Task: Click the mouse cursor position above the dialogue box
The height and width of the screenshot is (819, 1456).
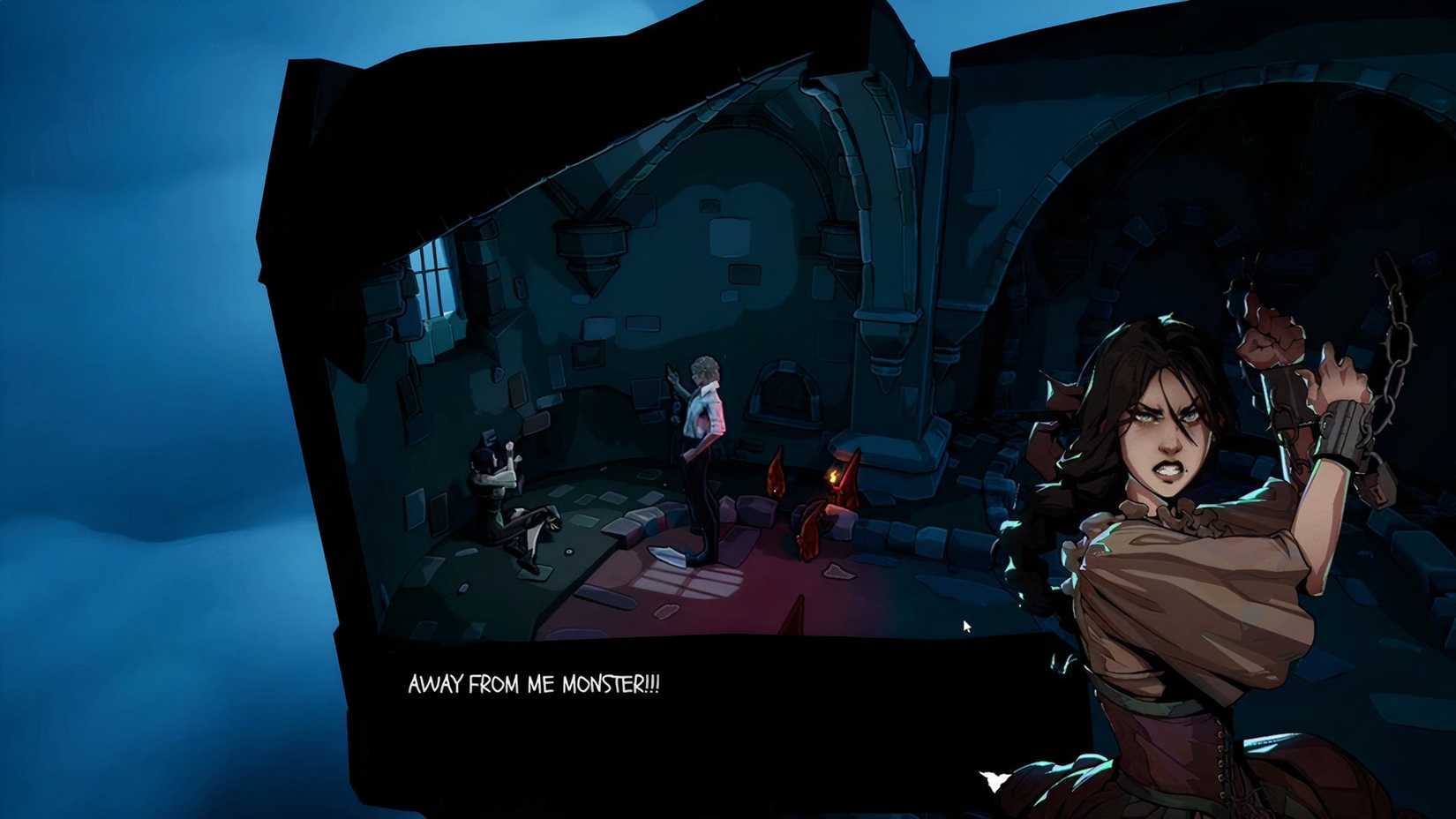Action: pyautogui.click(x=966, y=626)
